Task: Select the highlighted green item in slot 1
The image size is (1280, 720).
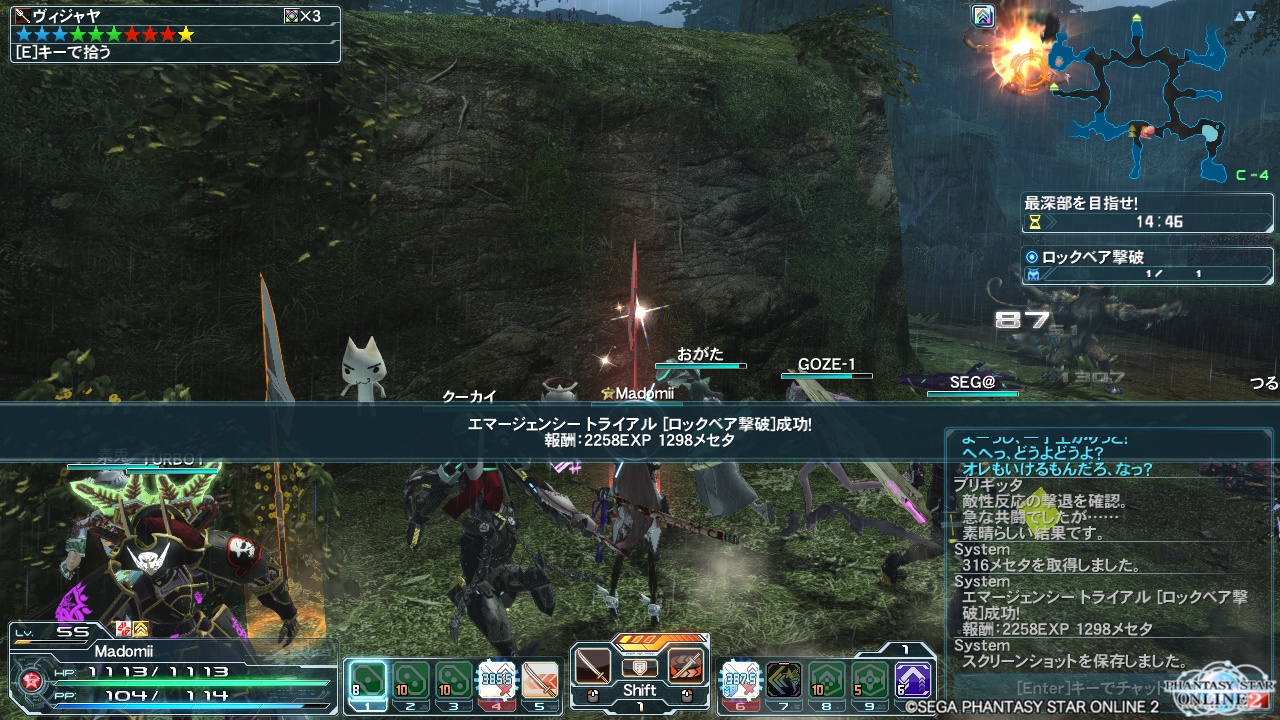Action: tap(366, 680)
